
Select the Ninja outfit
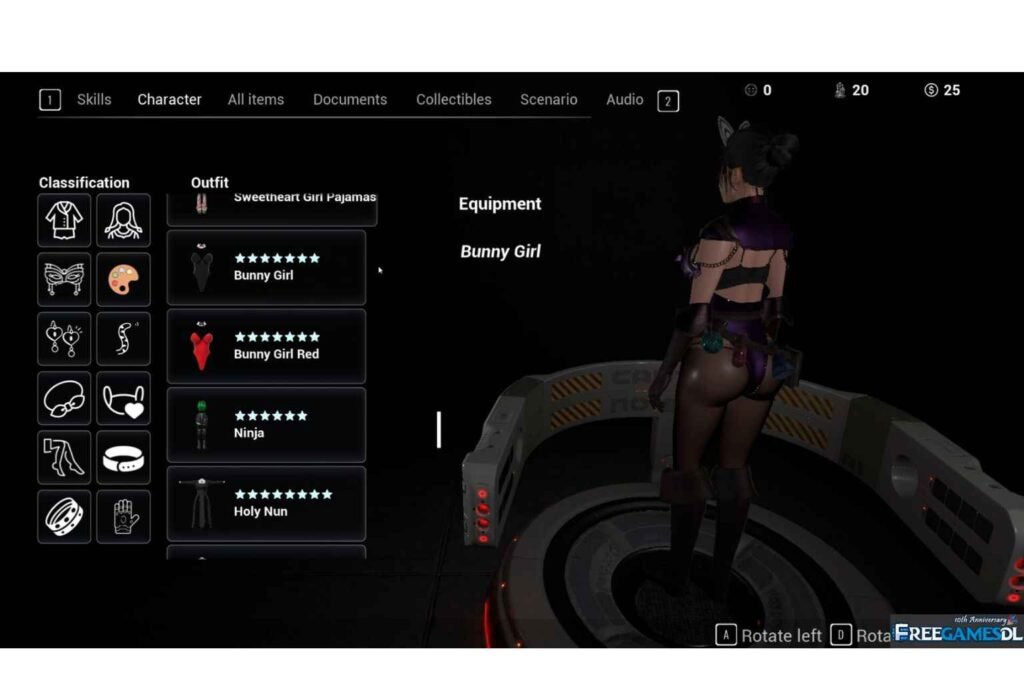pos(266,425)
